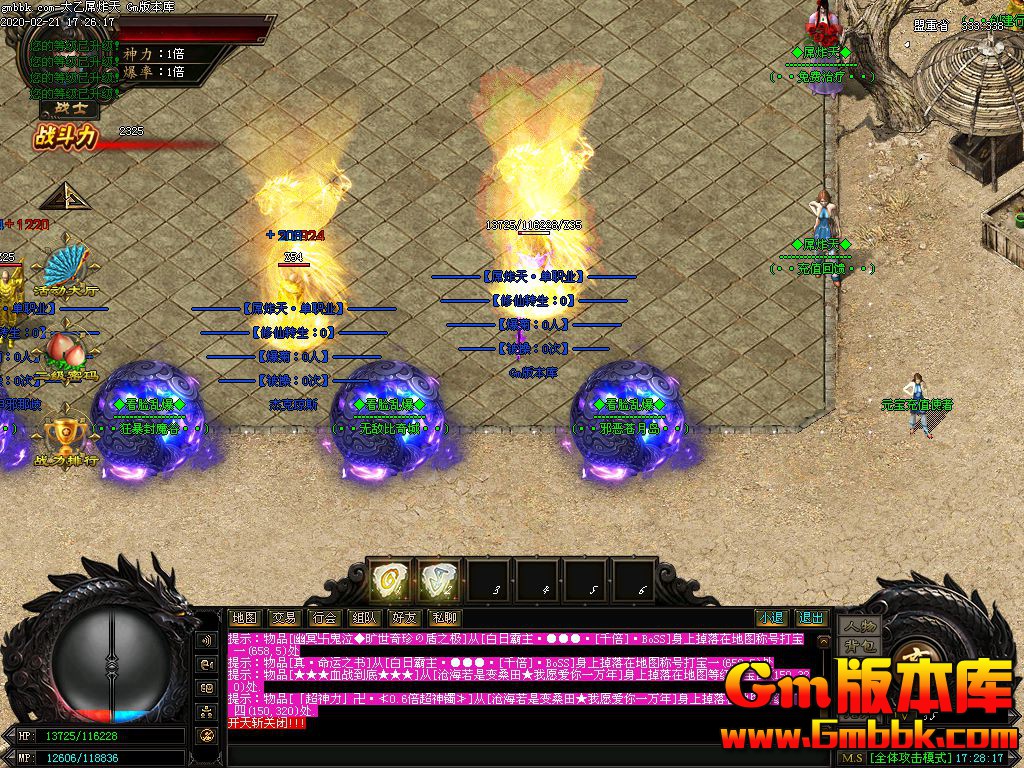The height and width of the screenshot is (768, 1024).
Task: Open the 人物 character panel
Action: click(x=858, y=626)
